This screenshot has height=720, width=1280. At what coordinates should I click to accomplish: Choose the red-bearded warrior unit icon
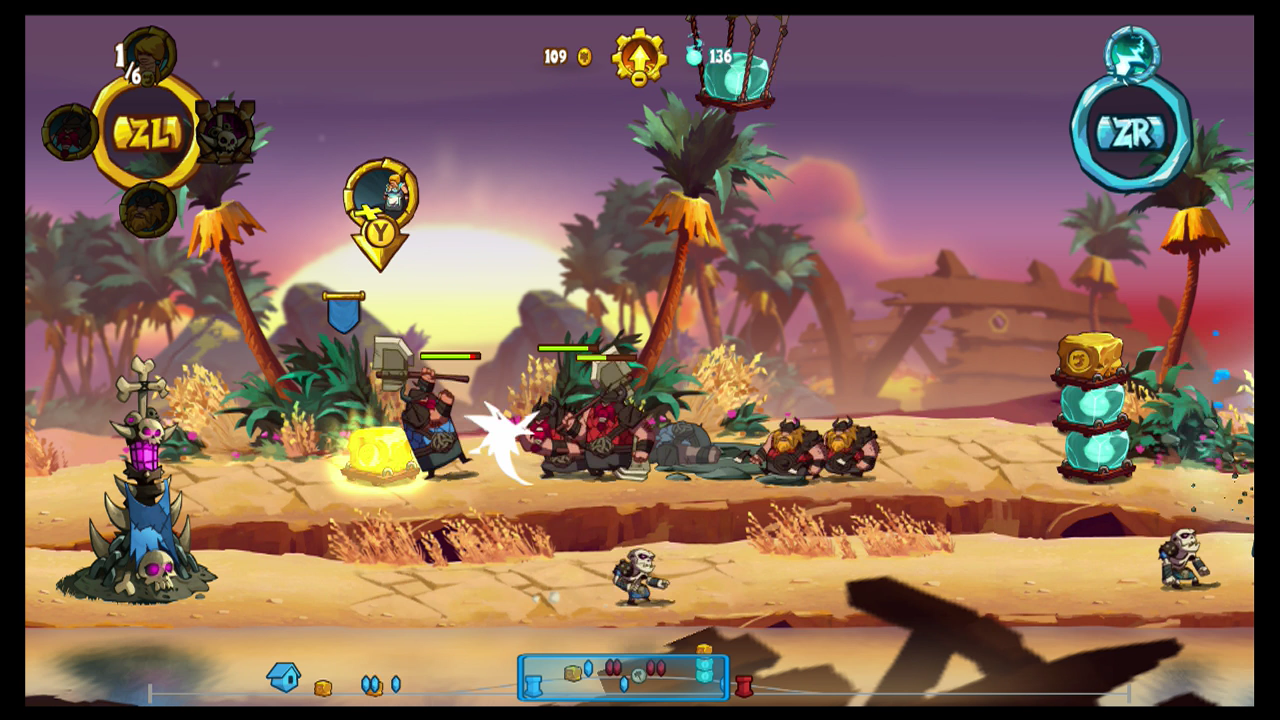click(68, 132)
